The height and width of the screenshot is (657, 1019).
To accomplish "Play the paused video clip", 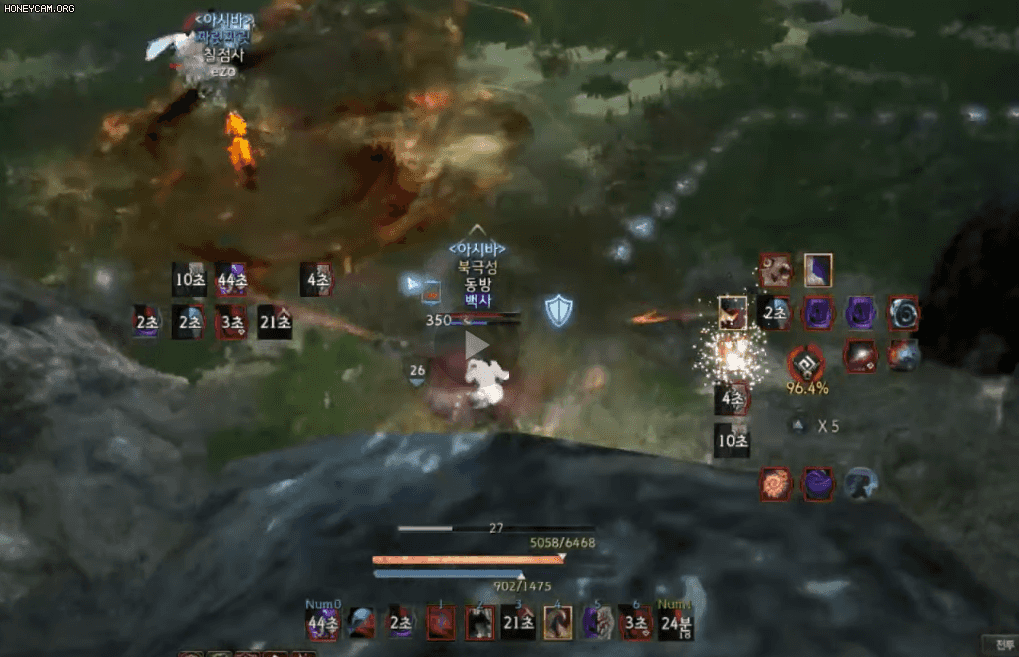I will [x=477, y=345].
